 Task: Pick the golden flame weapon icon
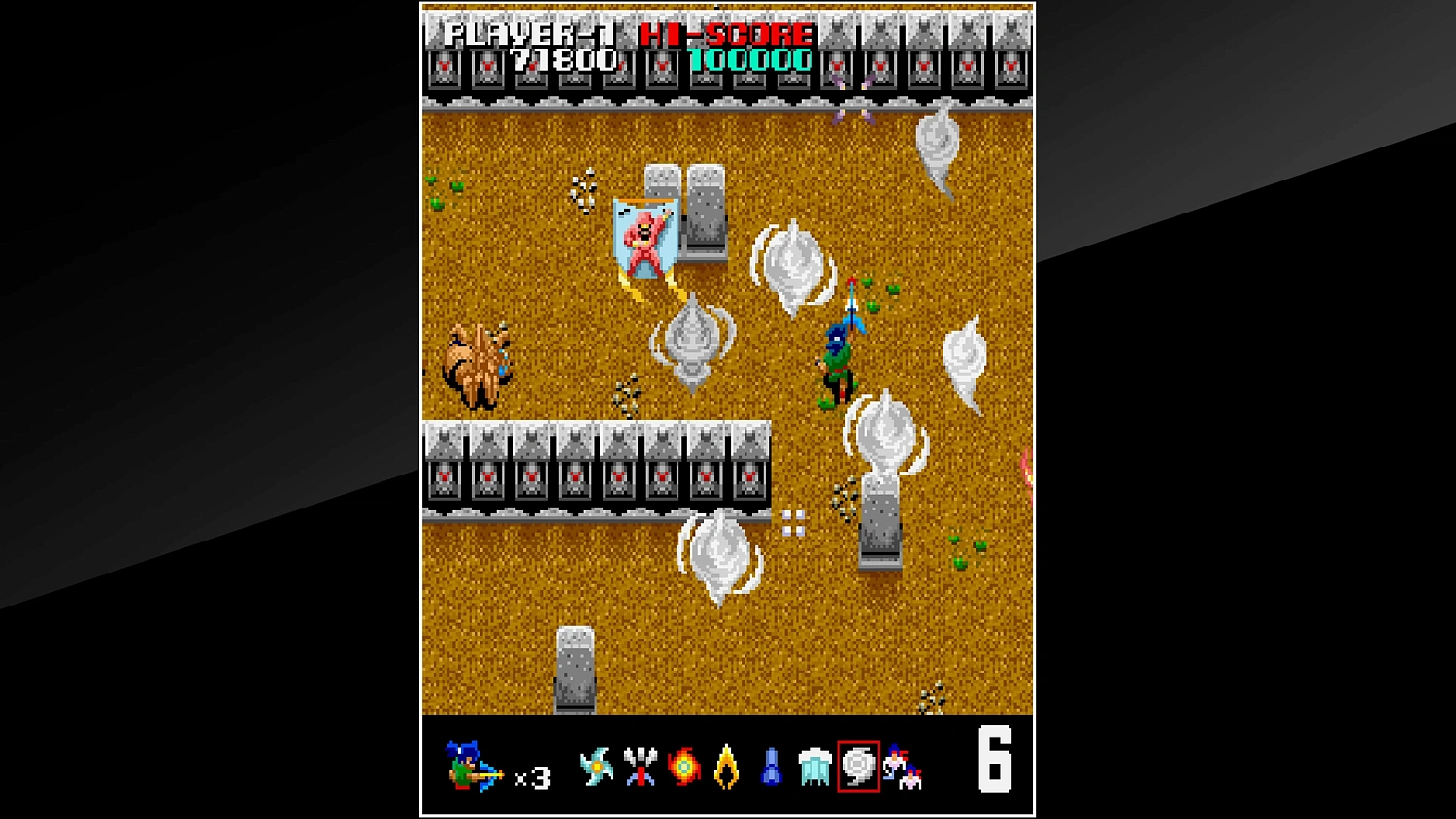[x=727, y=767]
